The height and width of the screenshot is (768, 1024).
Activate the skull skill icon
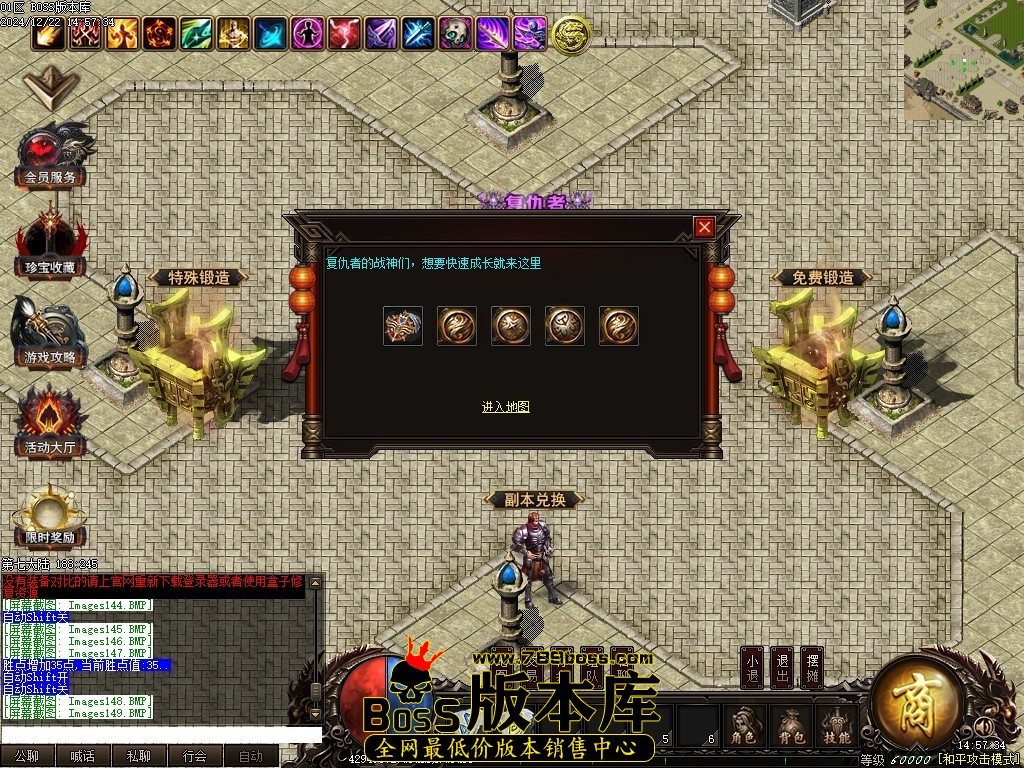455,34
